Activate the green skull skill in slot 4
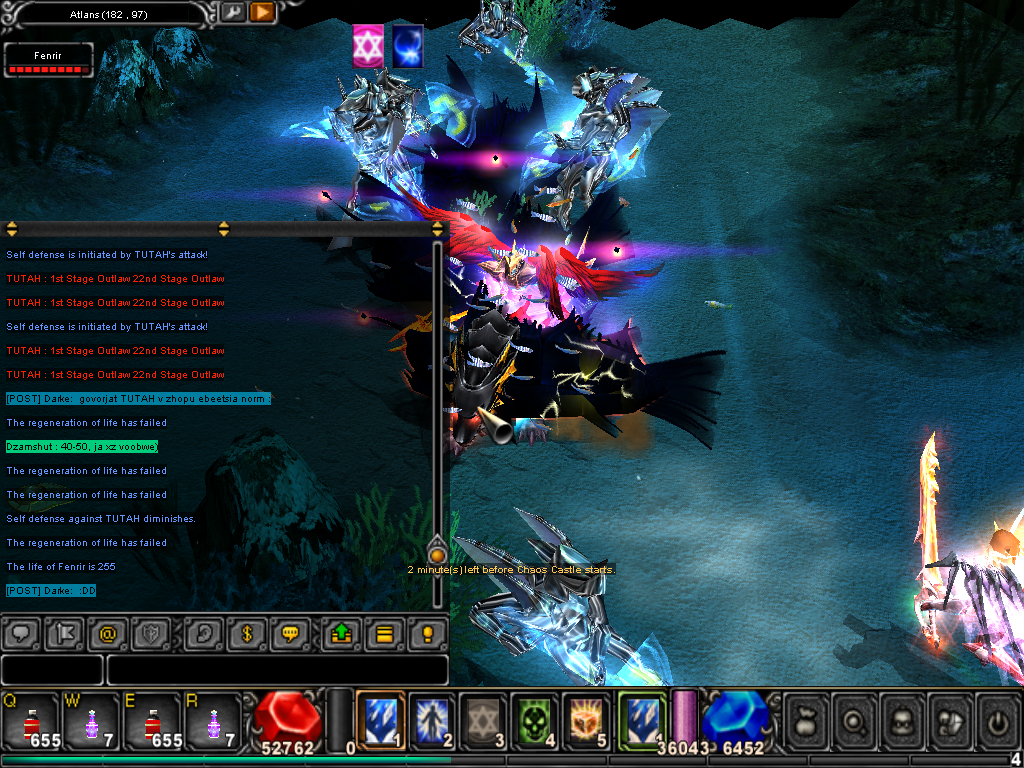 [535, 718]
